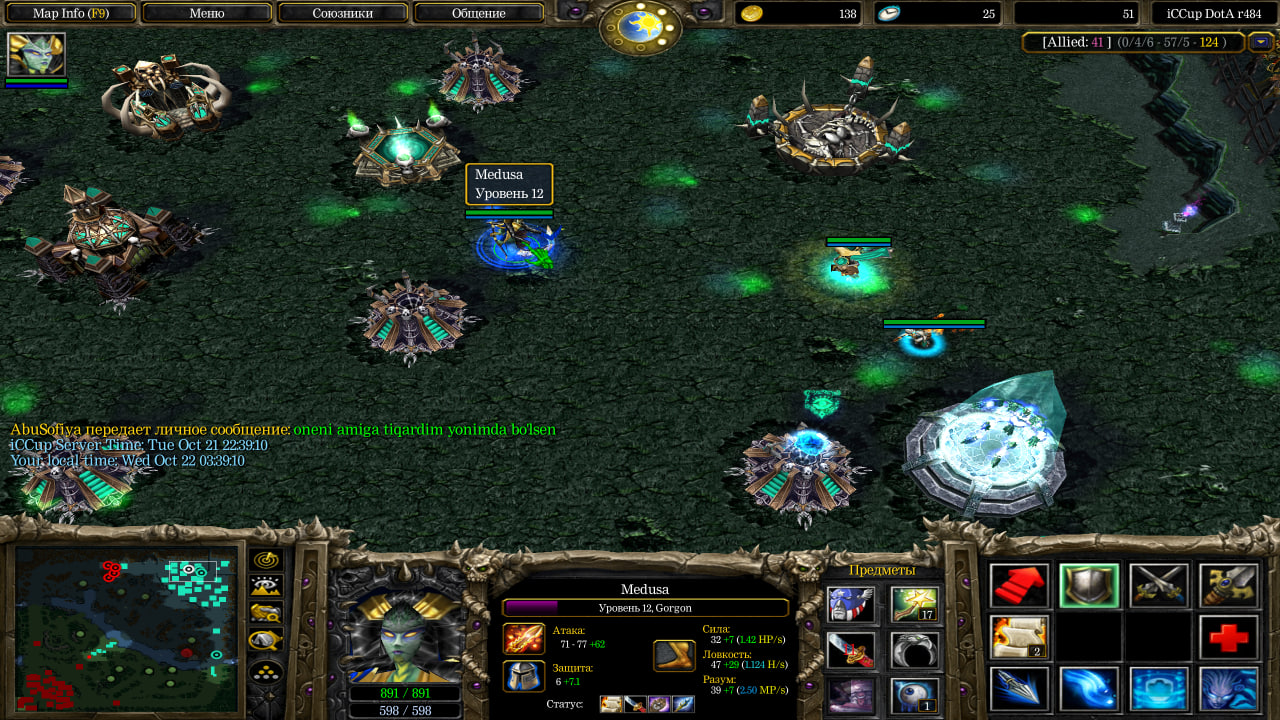
Task: Activate the minimap signal ping button
Action: point(266,560)
